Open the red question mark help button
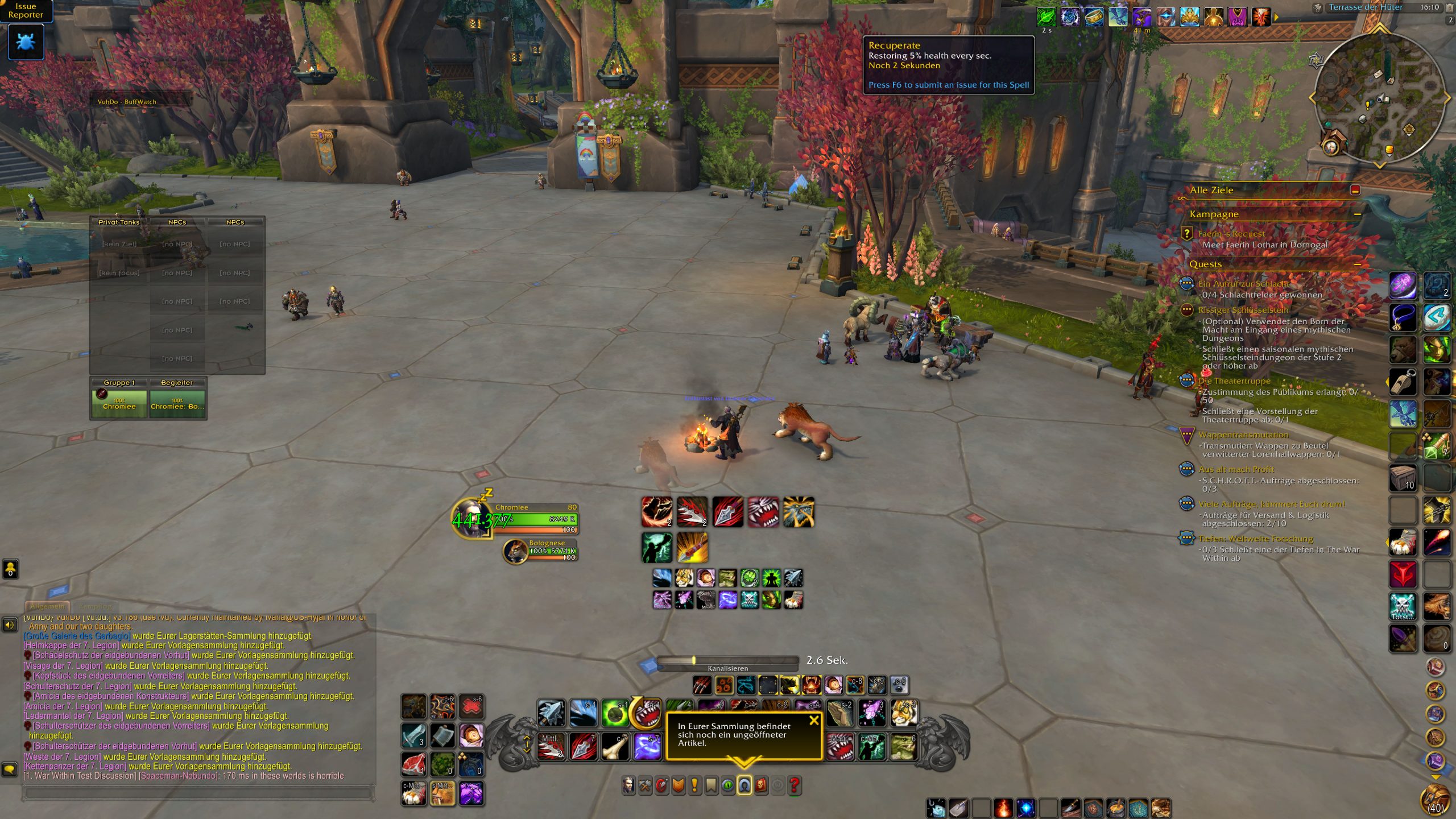 pyautogui.click(x=795, y=785)
